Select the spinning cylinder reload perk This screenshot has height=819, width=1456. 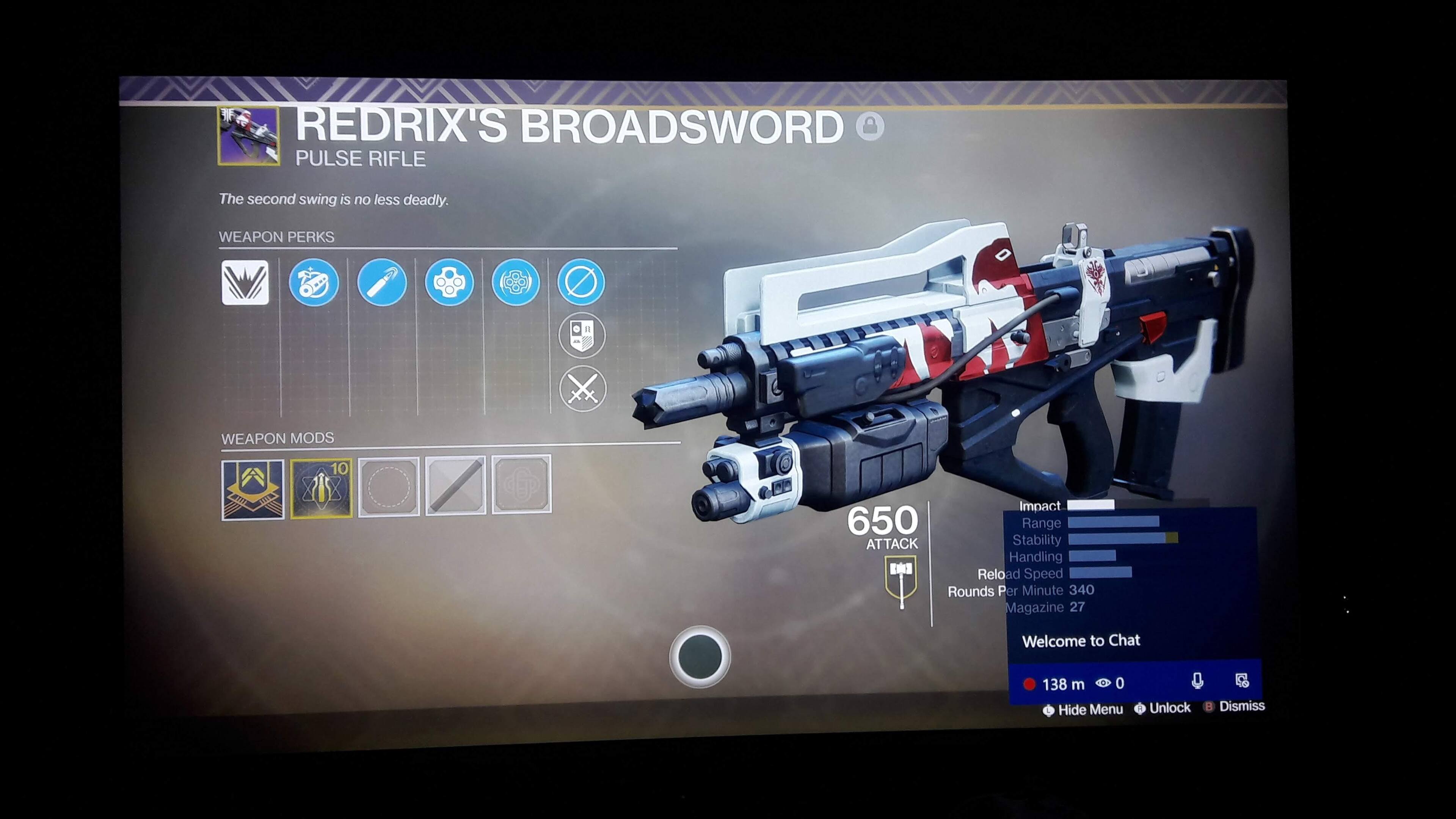coord(516,282)
